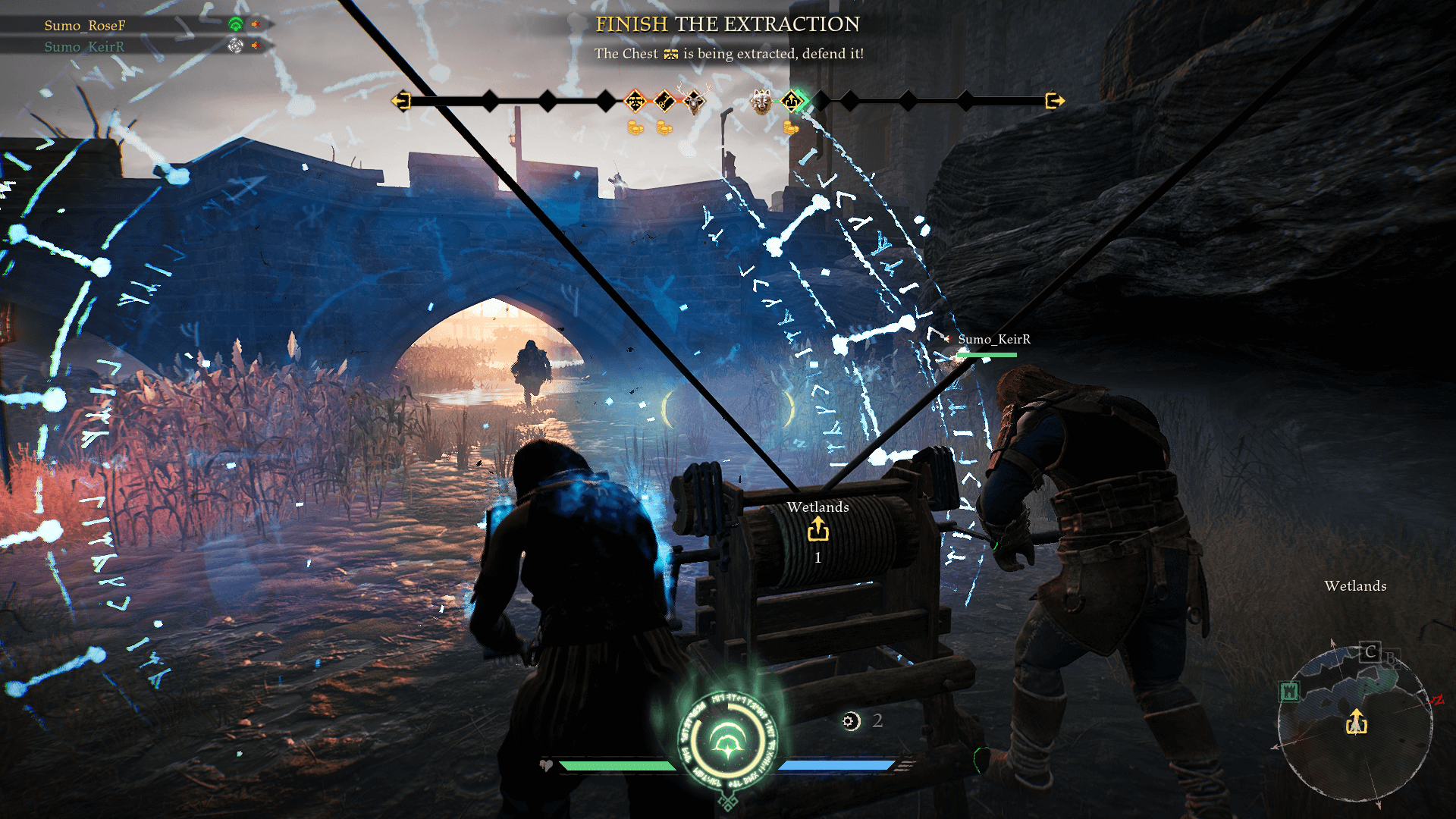Viewport: 1456px width, 819px height.
Task: Click the left end arrow of progress bar
Action: [x=401, y=101]
